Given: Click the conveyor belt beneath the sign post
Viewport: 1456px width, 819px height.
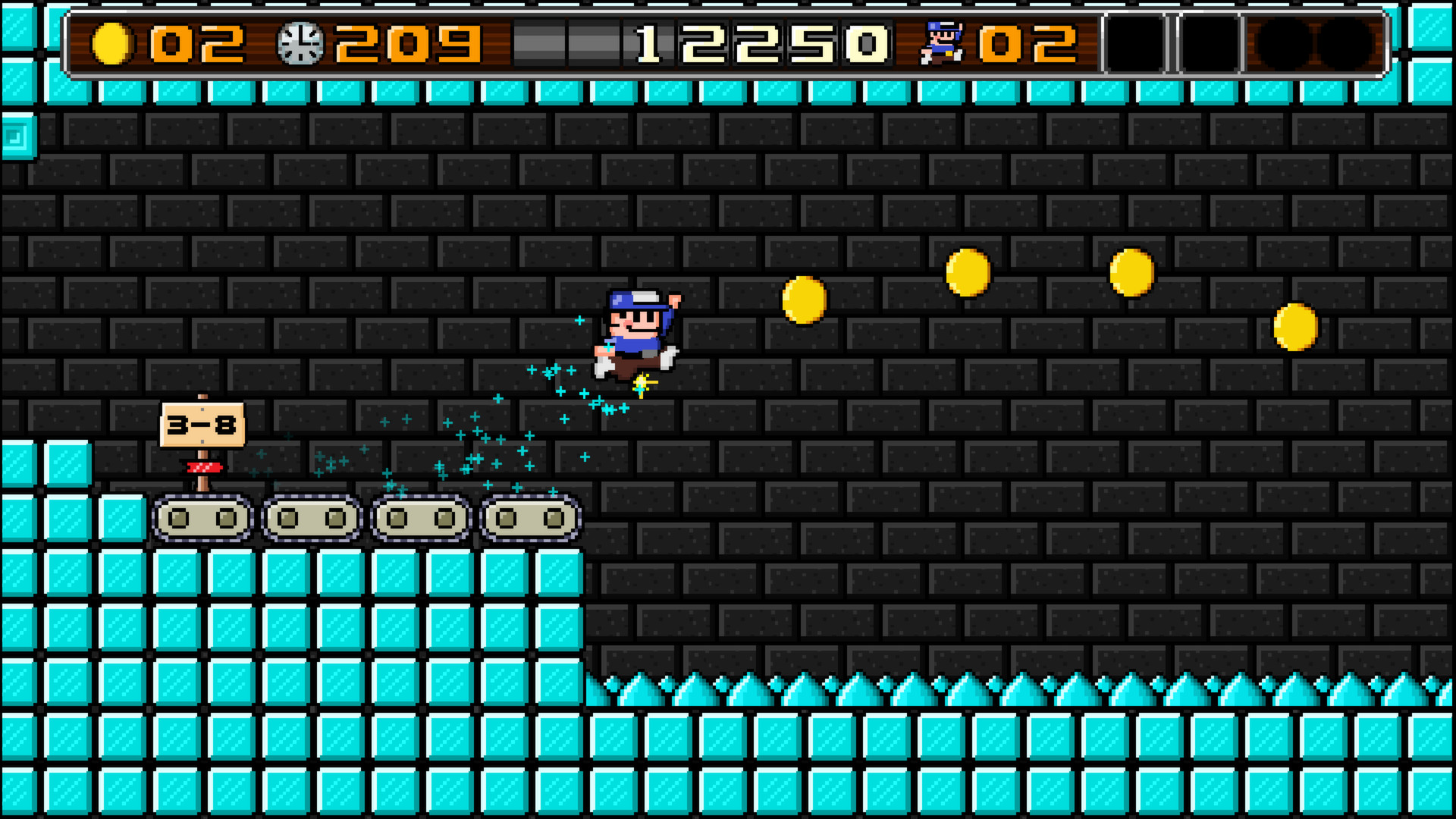Looking at the screenshot, I should (x=202, y=519).
